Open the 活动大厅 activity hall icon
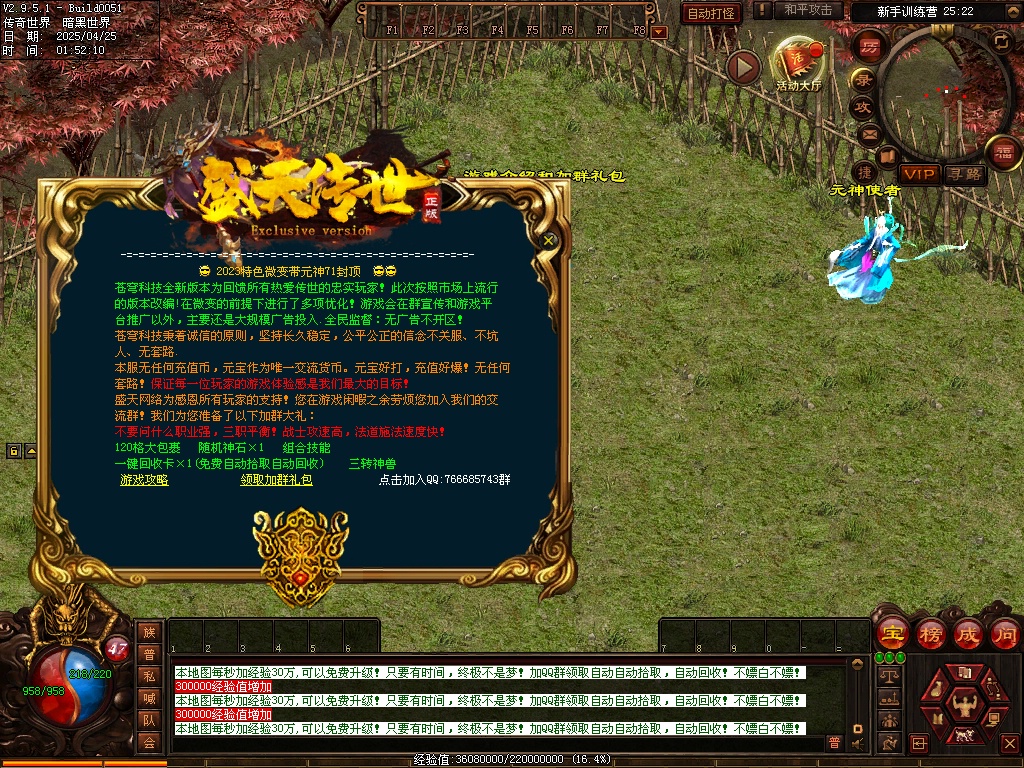1024x768 pixels. (x=798, y=63)
